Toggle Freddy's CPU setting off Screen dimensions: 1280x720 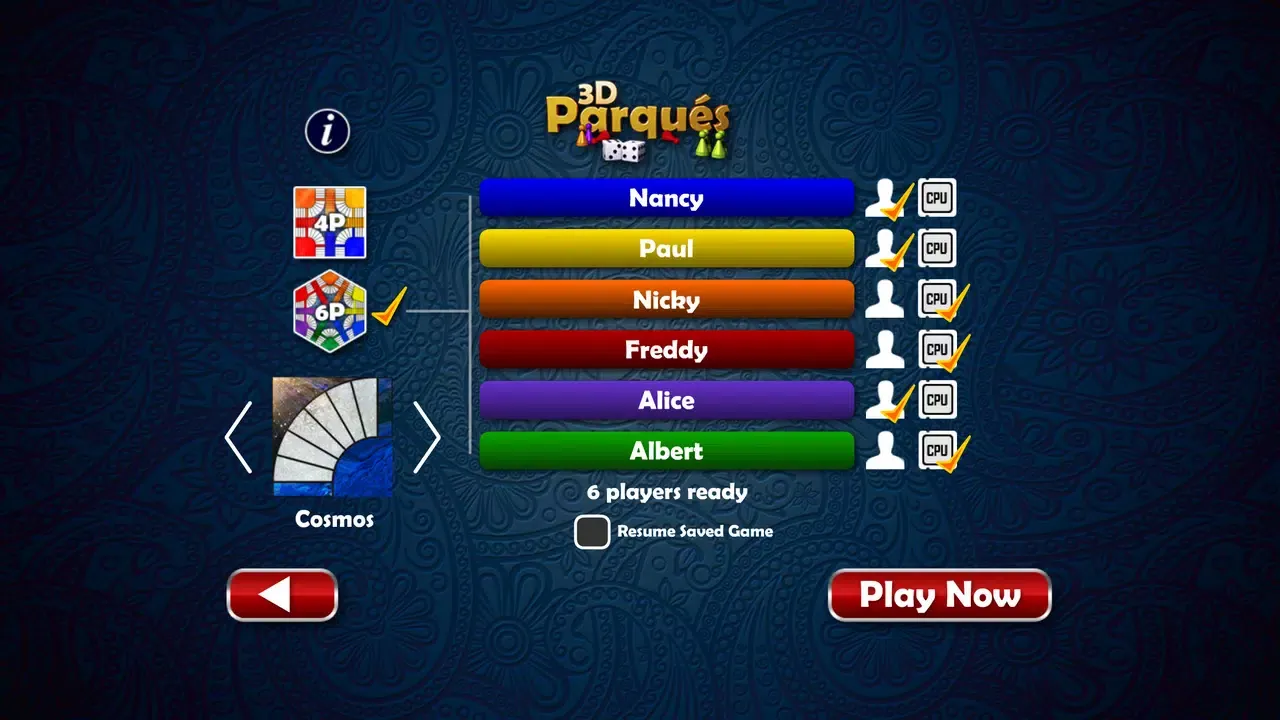click(x=938, y=348)
